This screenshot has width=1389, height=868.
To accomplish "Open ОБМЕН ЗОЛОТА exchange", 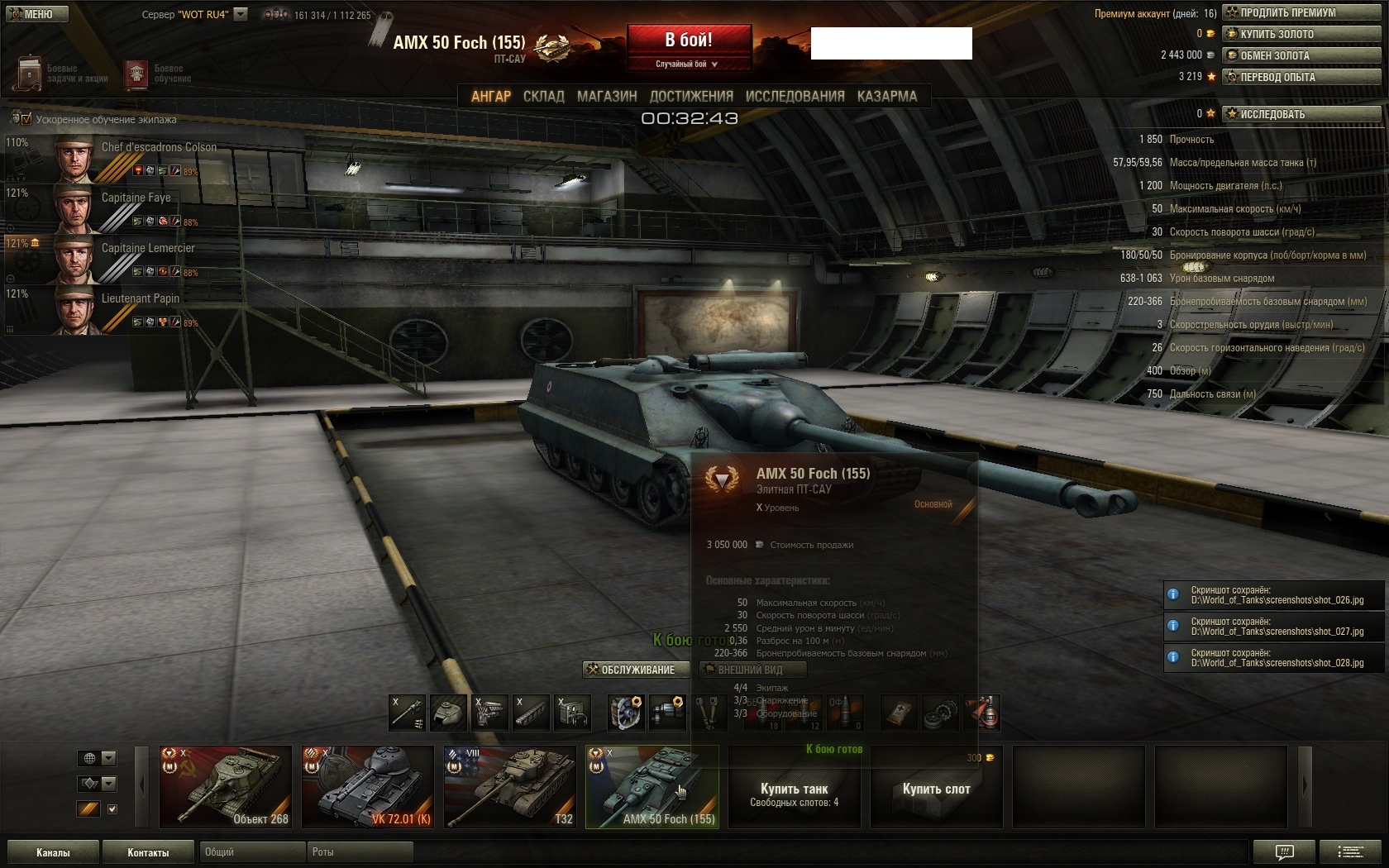I will click(1301, 55).
